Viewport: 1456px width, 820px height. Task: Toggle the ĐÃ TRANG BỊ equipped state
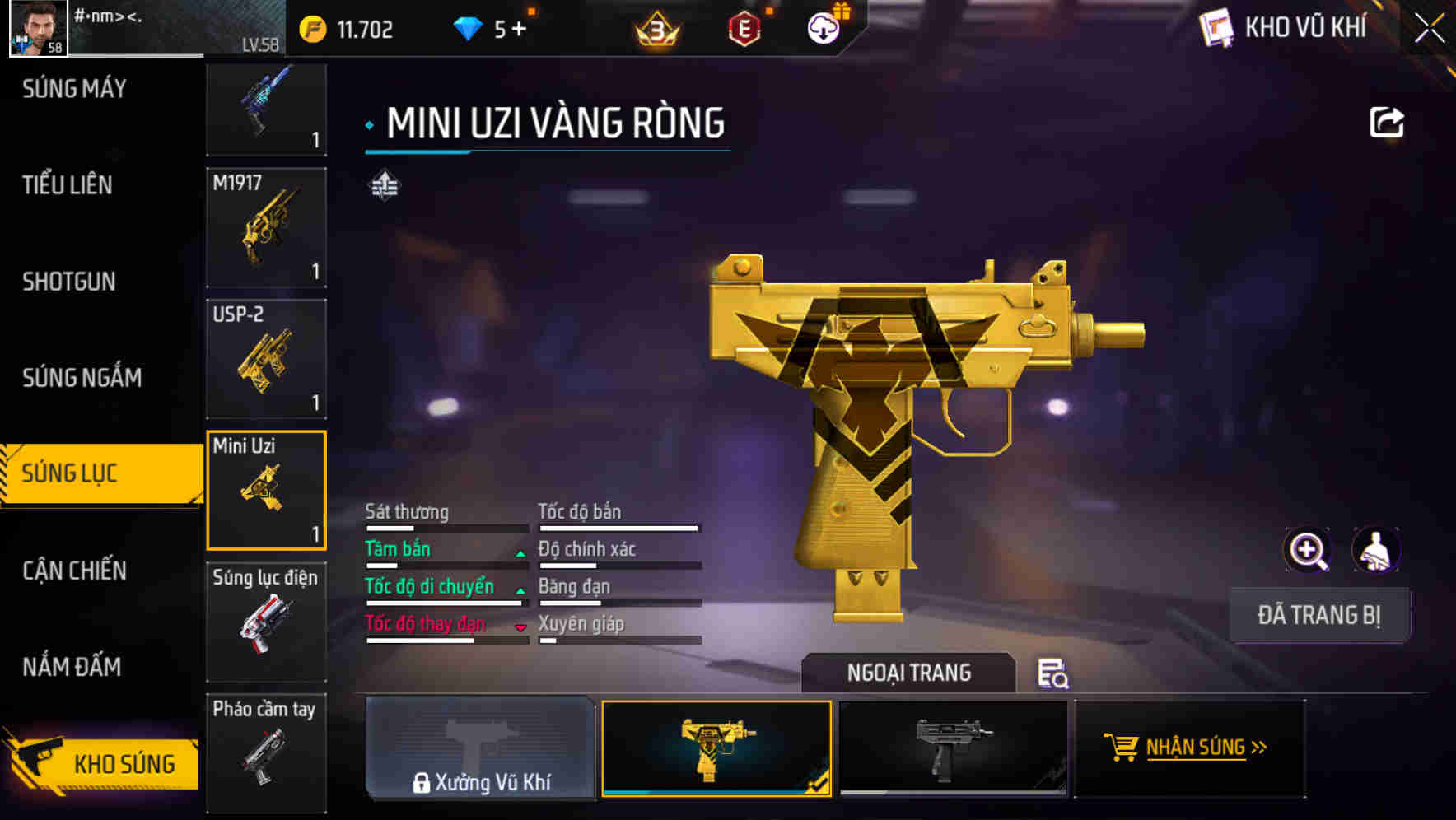click(1319, 614)
